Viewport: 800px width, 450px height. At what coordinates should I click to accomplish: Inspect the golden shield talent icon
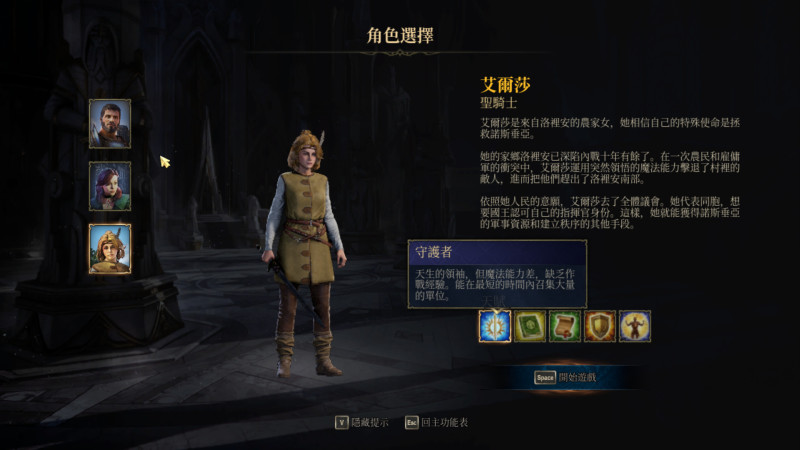tap(600, 326)
